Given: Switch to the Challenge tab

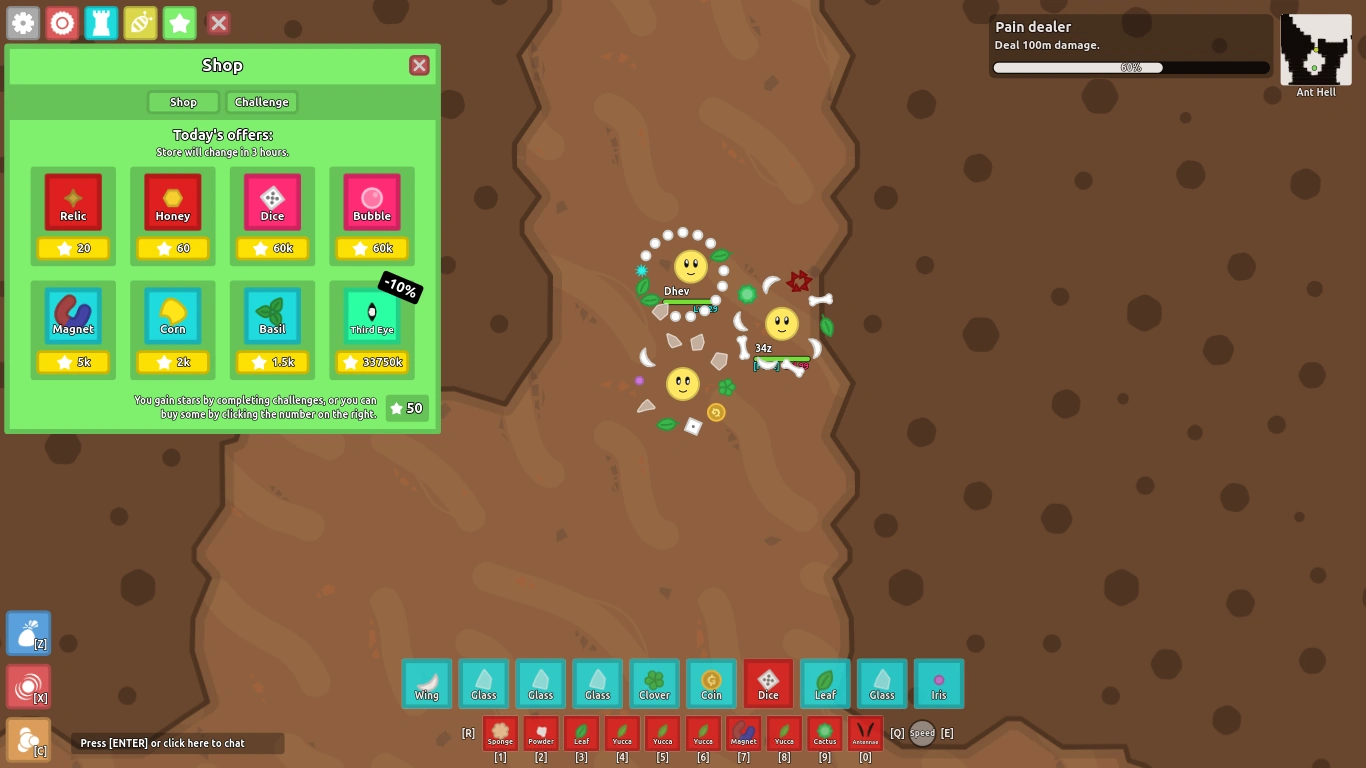Looking at the screenshot, I should [x=261, y=101].
